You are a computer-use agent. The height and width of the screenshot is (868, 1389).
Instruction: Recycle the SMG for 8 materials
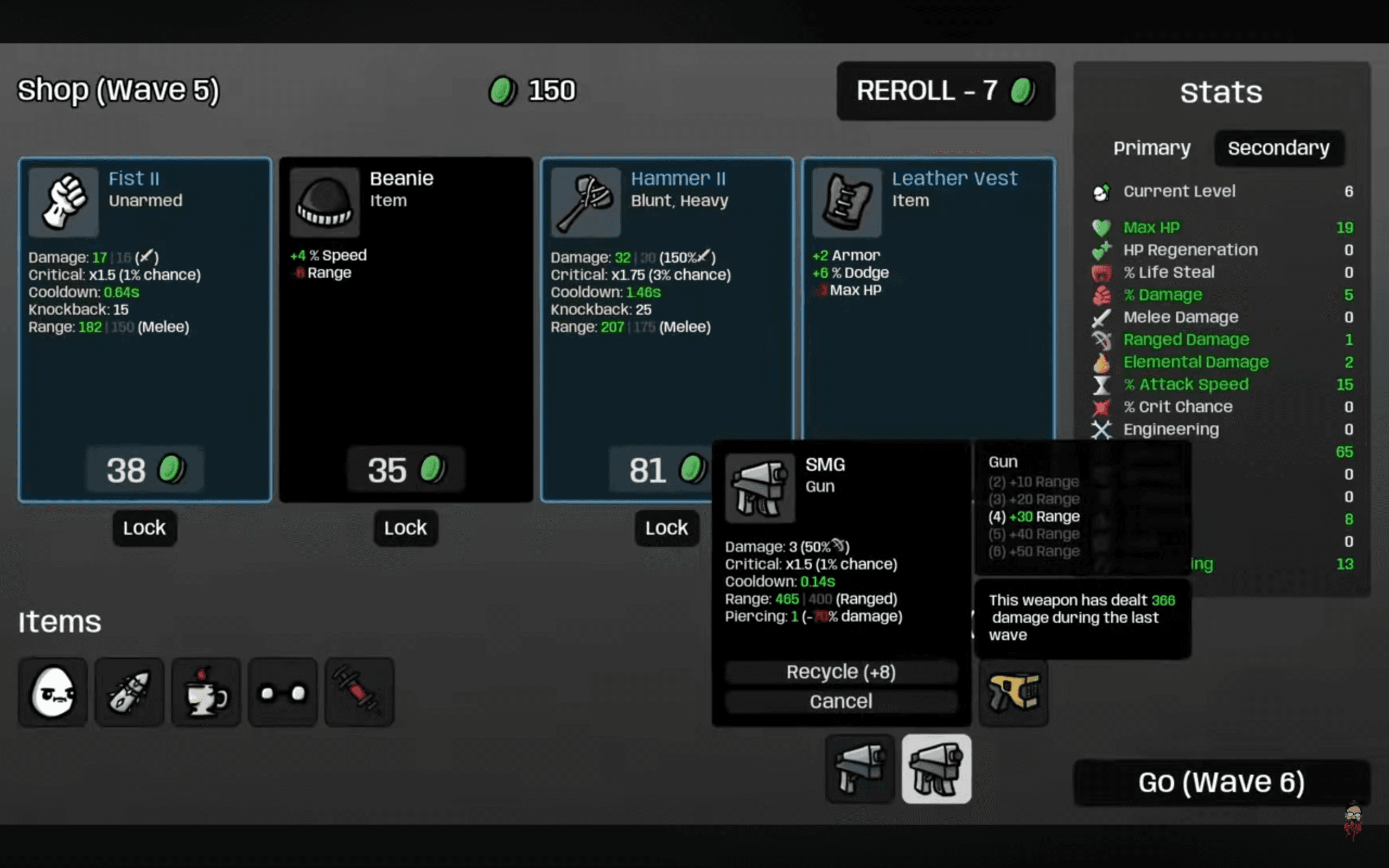[x=841, y=672]
